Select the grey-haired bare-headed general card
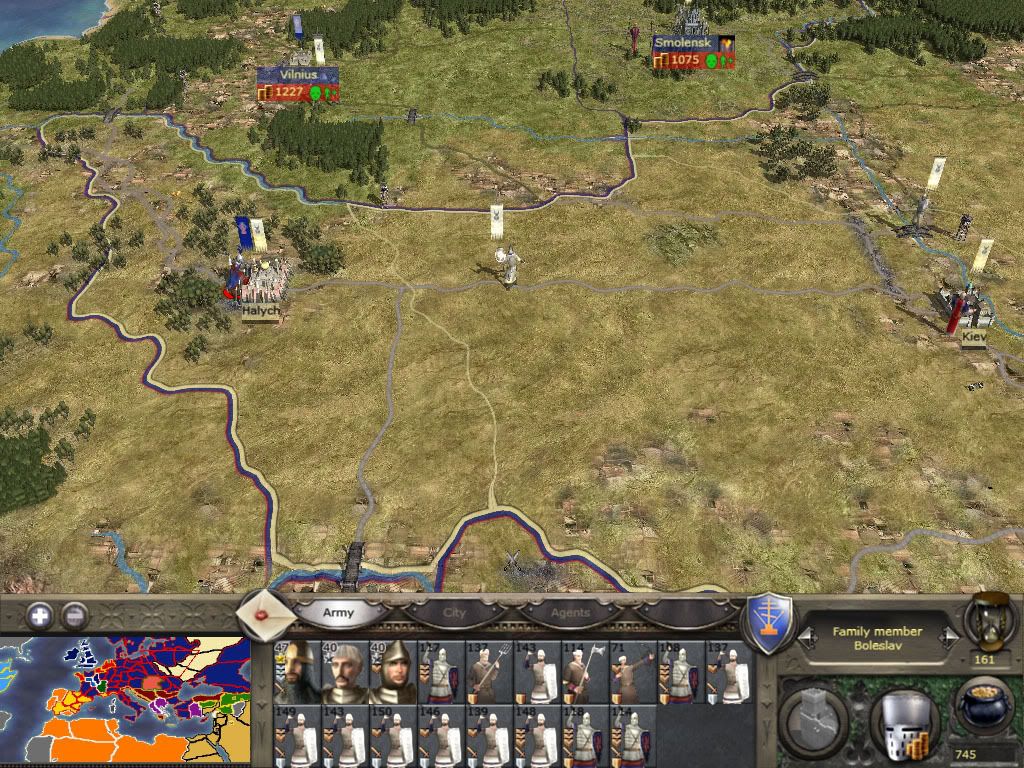Screen dimensions: 1024x768 [344, 671]
